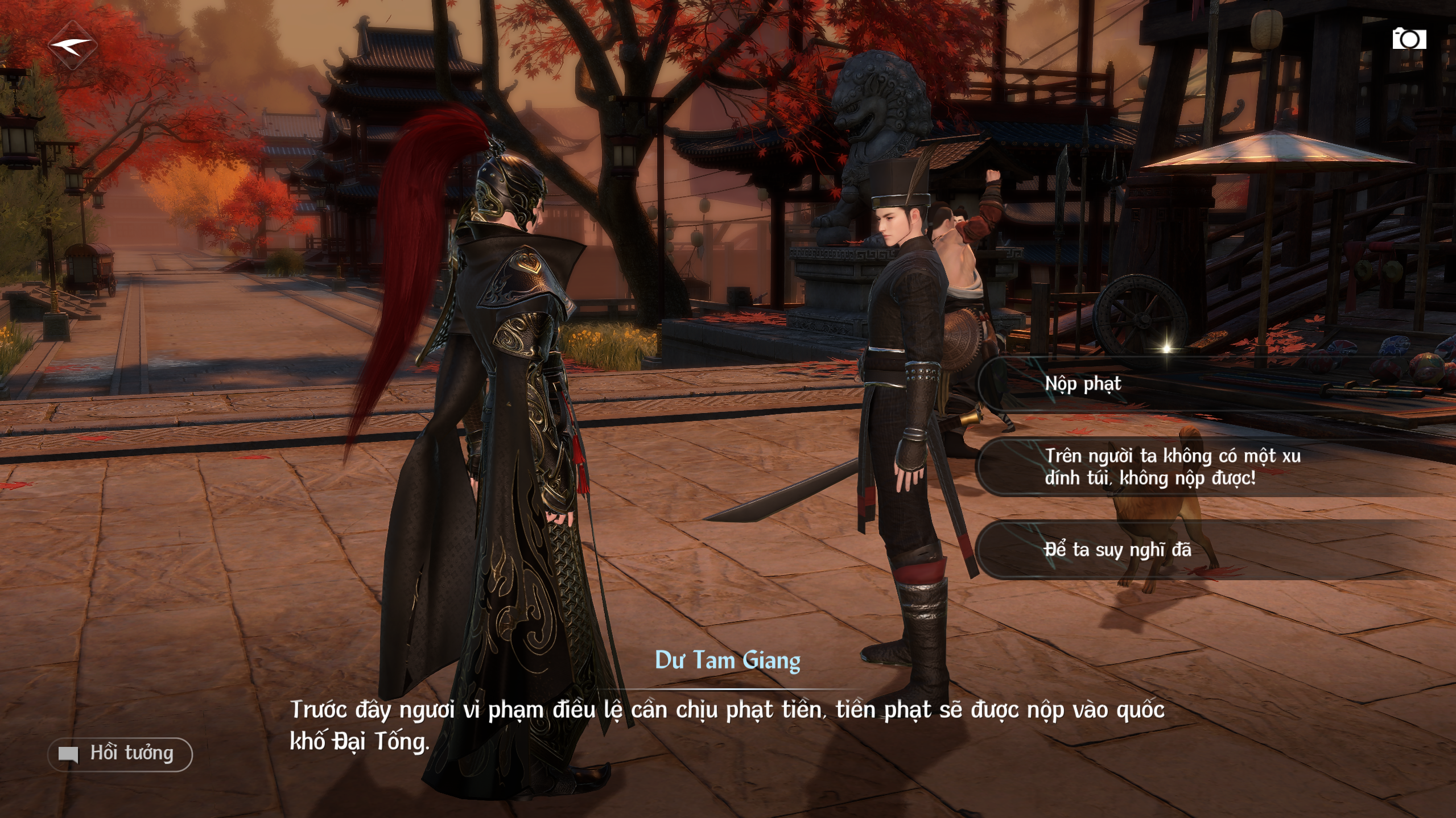1456x818 pixels.
Task: Exit dialogue with the back arrow icon
Action: coord(72,46)
